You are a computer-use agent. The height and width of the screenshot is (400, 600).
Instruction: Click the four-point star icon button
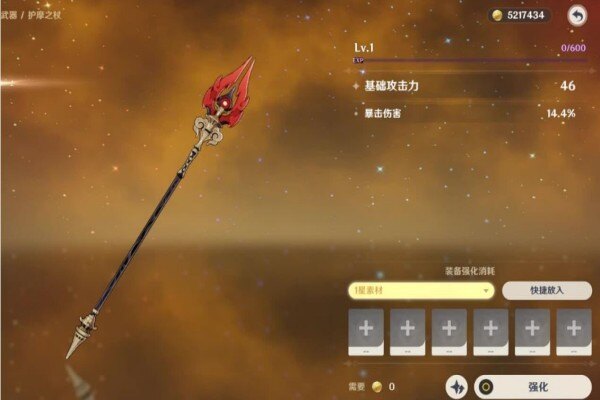[x=457, y=386]
